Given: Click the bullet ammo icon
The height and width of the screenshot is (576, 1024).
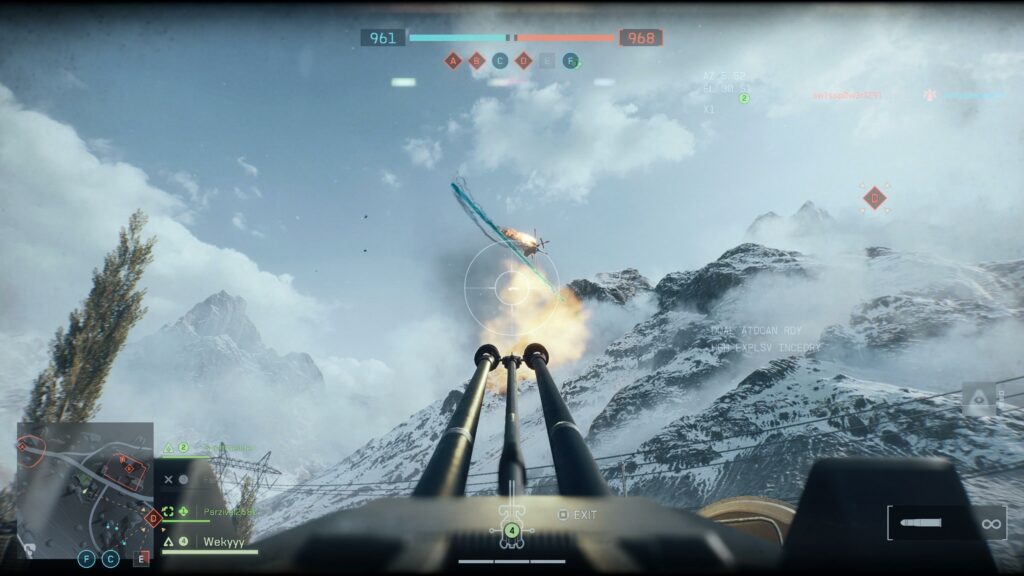Looking at the screenshot, I should (920, 523).
